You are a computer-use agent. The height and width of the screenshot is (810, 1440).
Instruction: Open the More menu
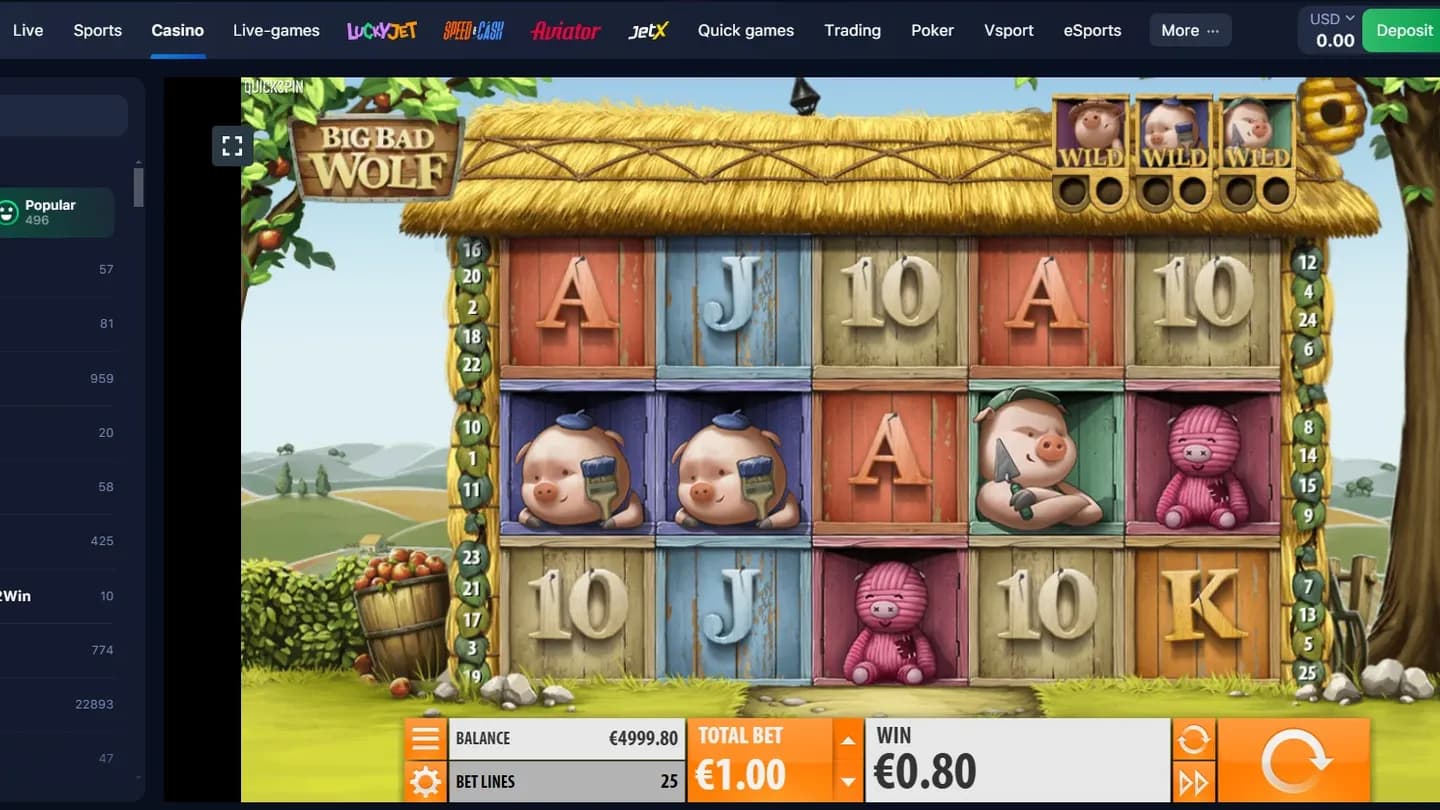[1189, 30]
